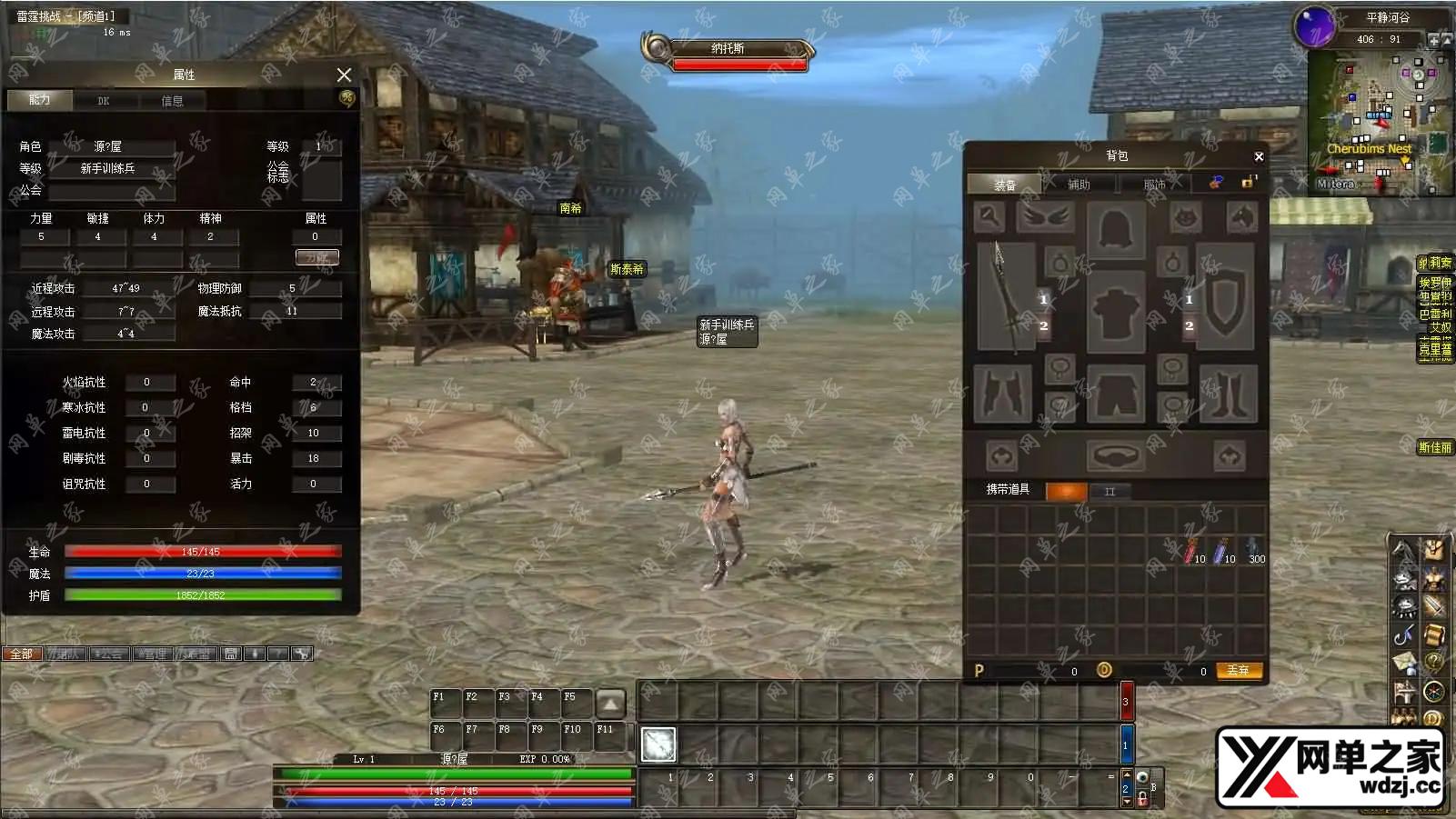
Task: Select the 能力 ability tab
Action: (x=40, y=100)
